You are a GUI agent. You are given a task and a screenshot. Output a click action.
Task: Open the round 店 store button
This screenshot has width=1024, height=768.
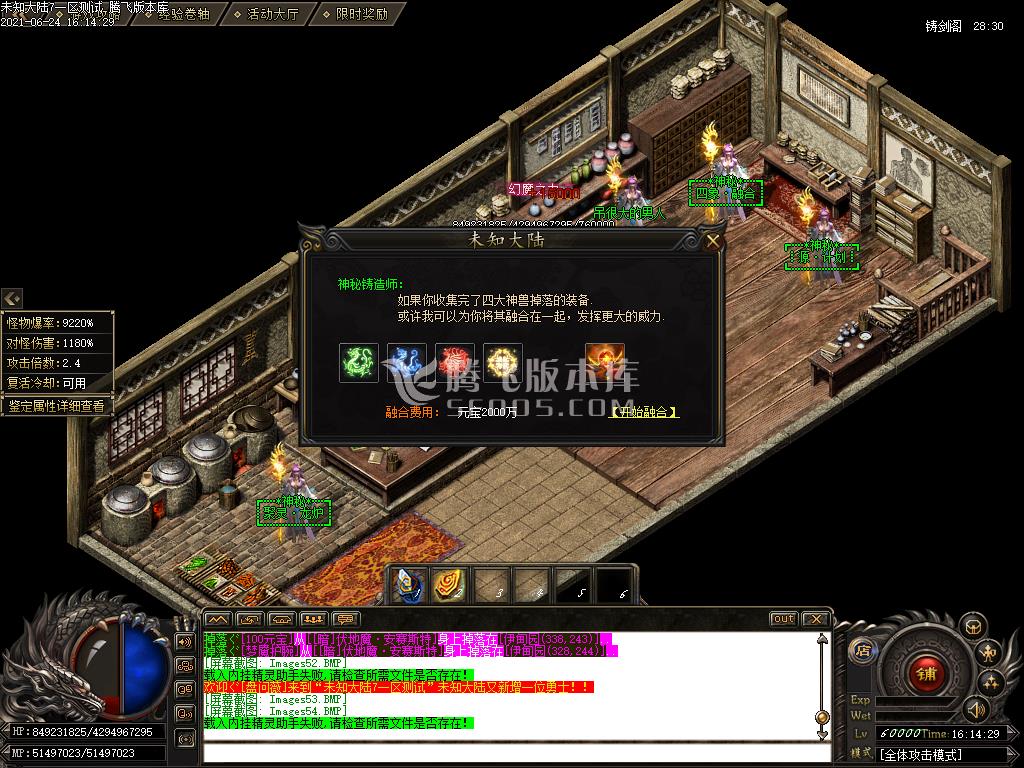861,651
